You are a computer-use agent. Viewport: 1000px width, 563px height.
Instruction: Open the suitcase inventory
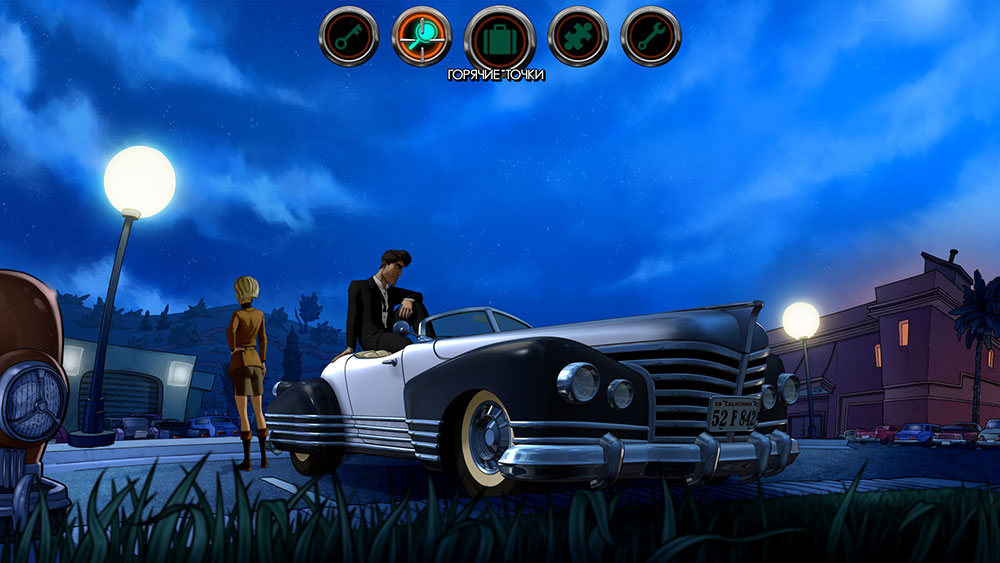[x=499, y=38]
